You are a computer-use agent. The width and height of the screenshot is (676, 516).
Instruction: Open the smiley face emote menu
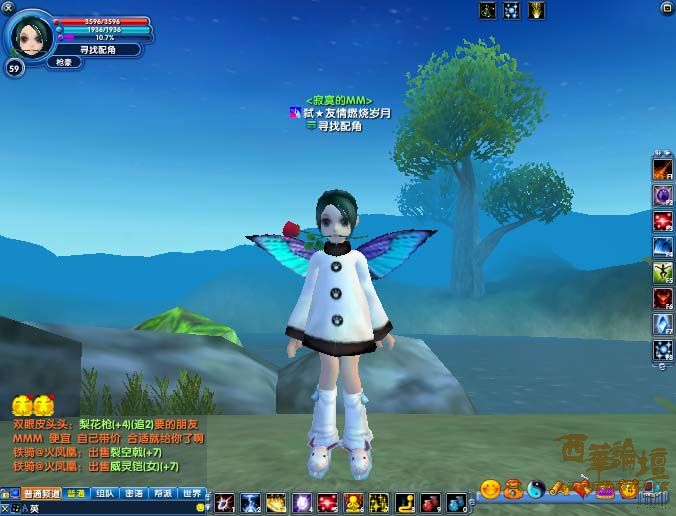tap(490, 489)
